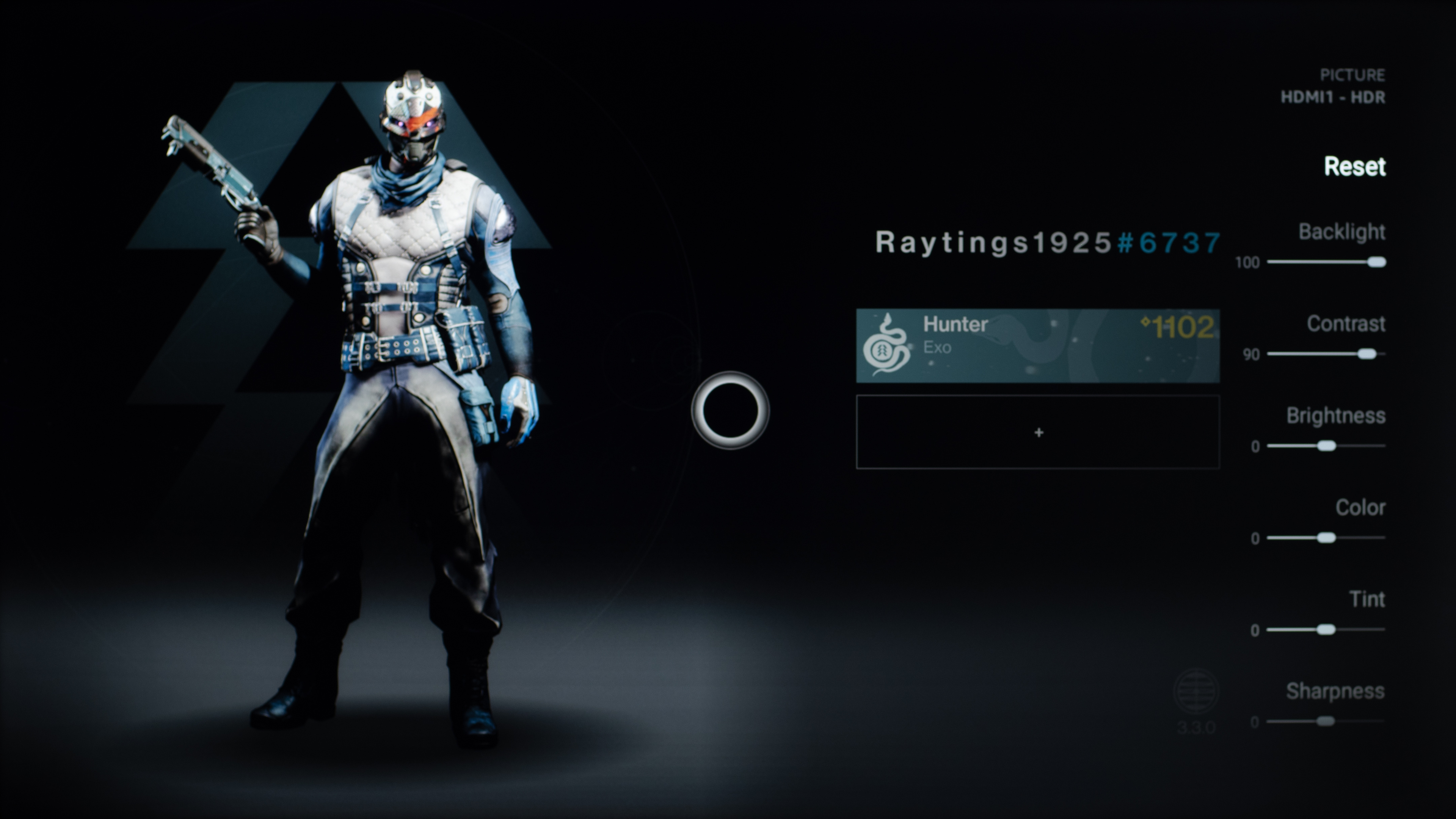Set the Color slider
Viewport: 1456px width, 819px height.
[x=1326, y=538]
